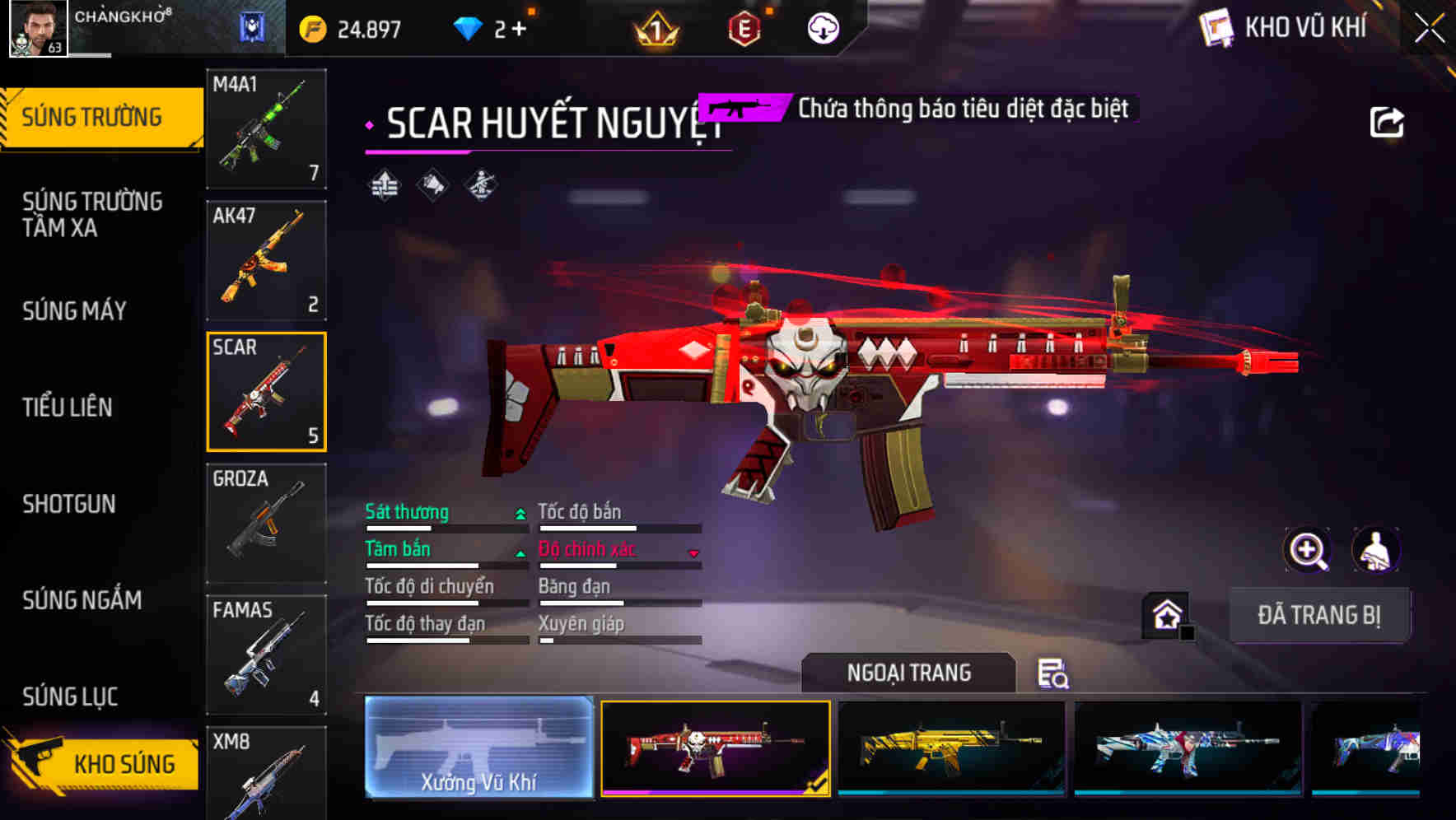Select the character preview icon
This screenshot has height=820, width=1456.
pos(1378,550)
